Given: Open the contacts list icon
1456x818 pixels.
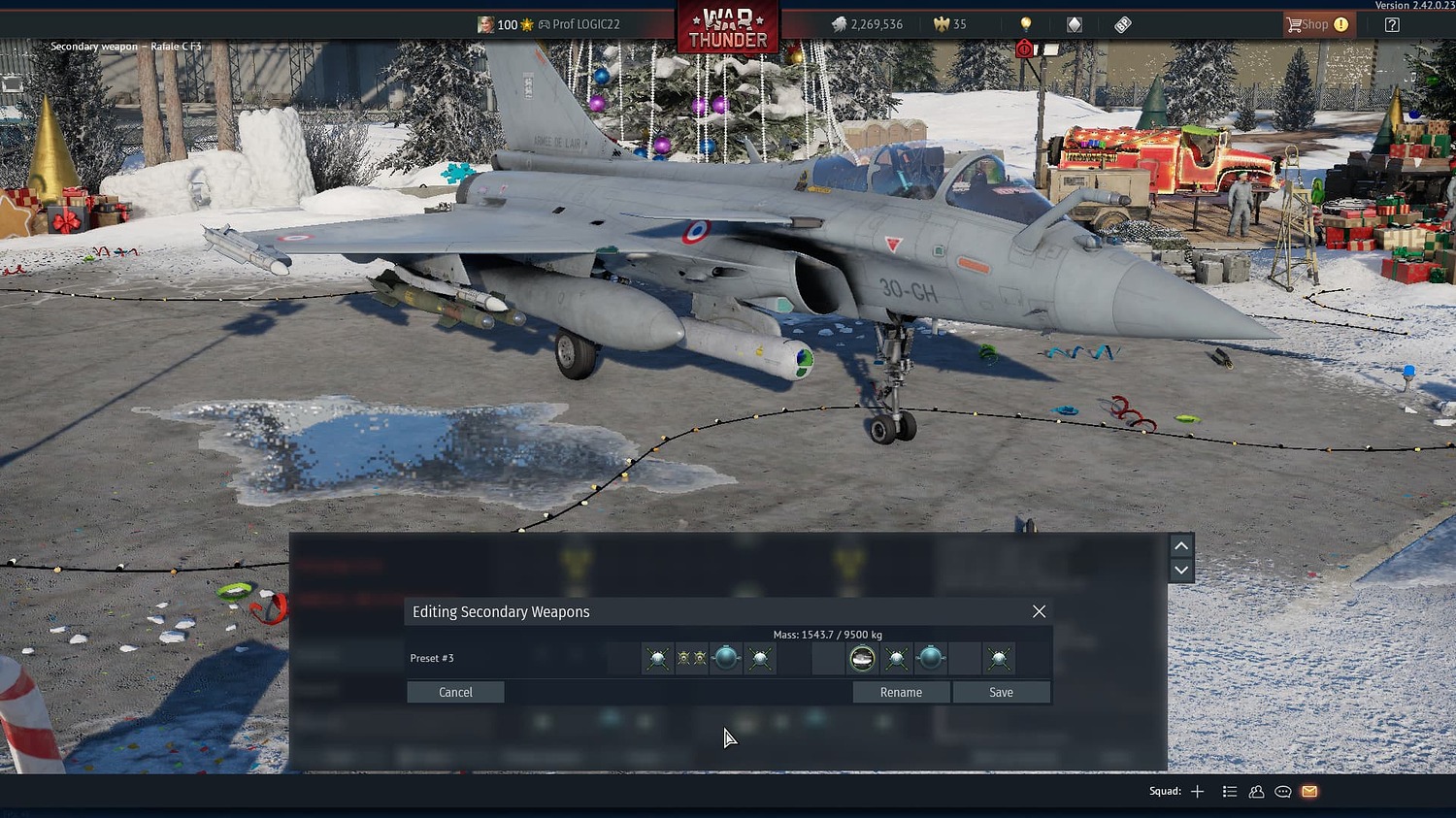Looking at the screenshot, I should click(1256, 792).
